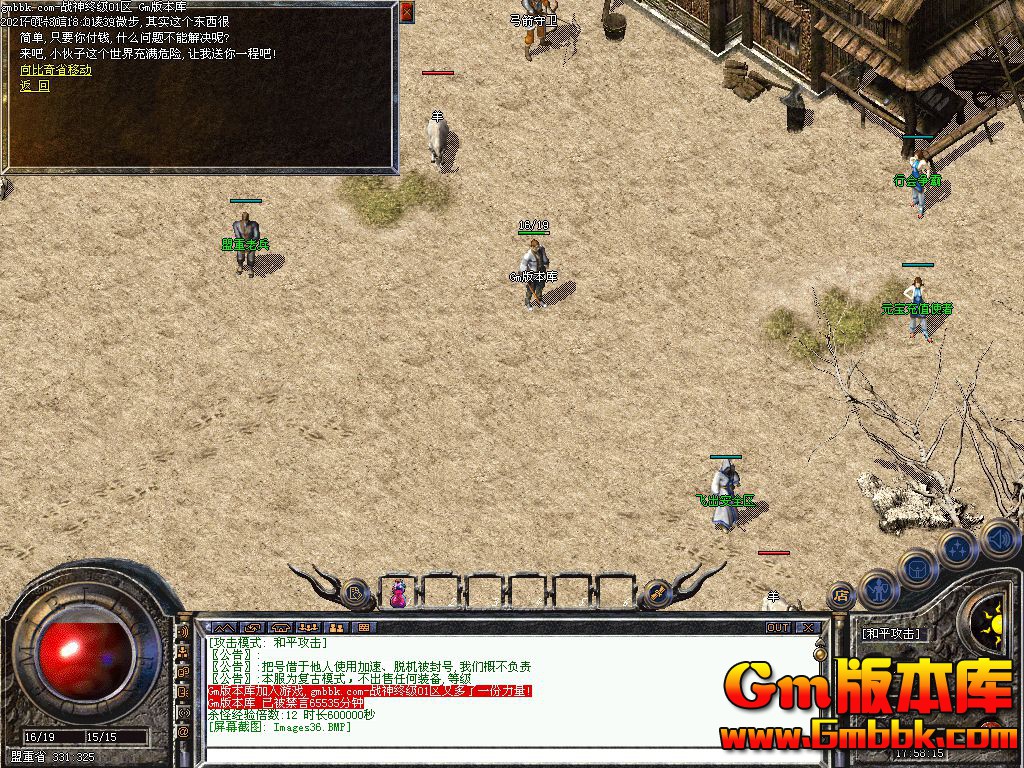Open the bag inventory icon

[916, 568]
